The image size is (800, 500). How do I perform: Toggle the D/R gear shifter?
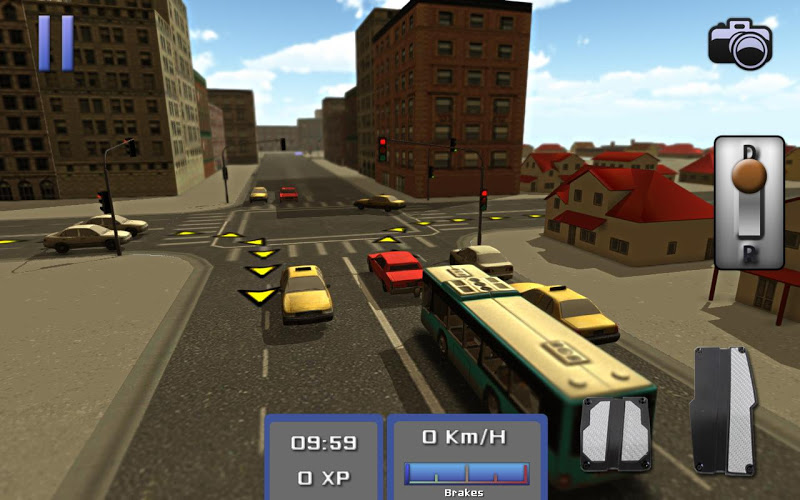[x=749, y=201]
